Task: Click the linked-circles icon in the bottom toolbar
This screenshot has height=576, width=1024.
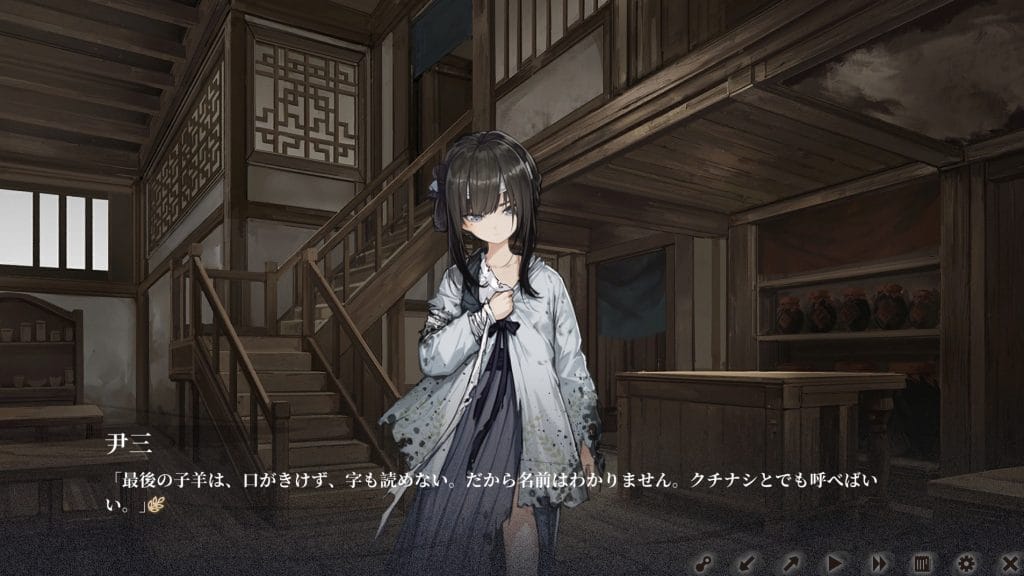Action: (x=704, y=563)
